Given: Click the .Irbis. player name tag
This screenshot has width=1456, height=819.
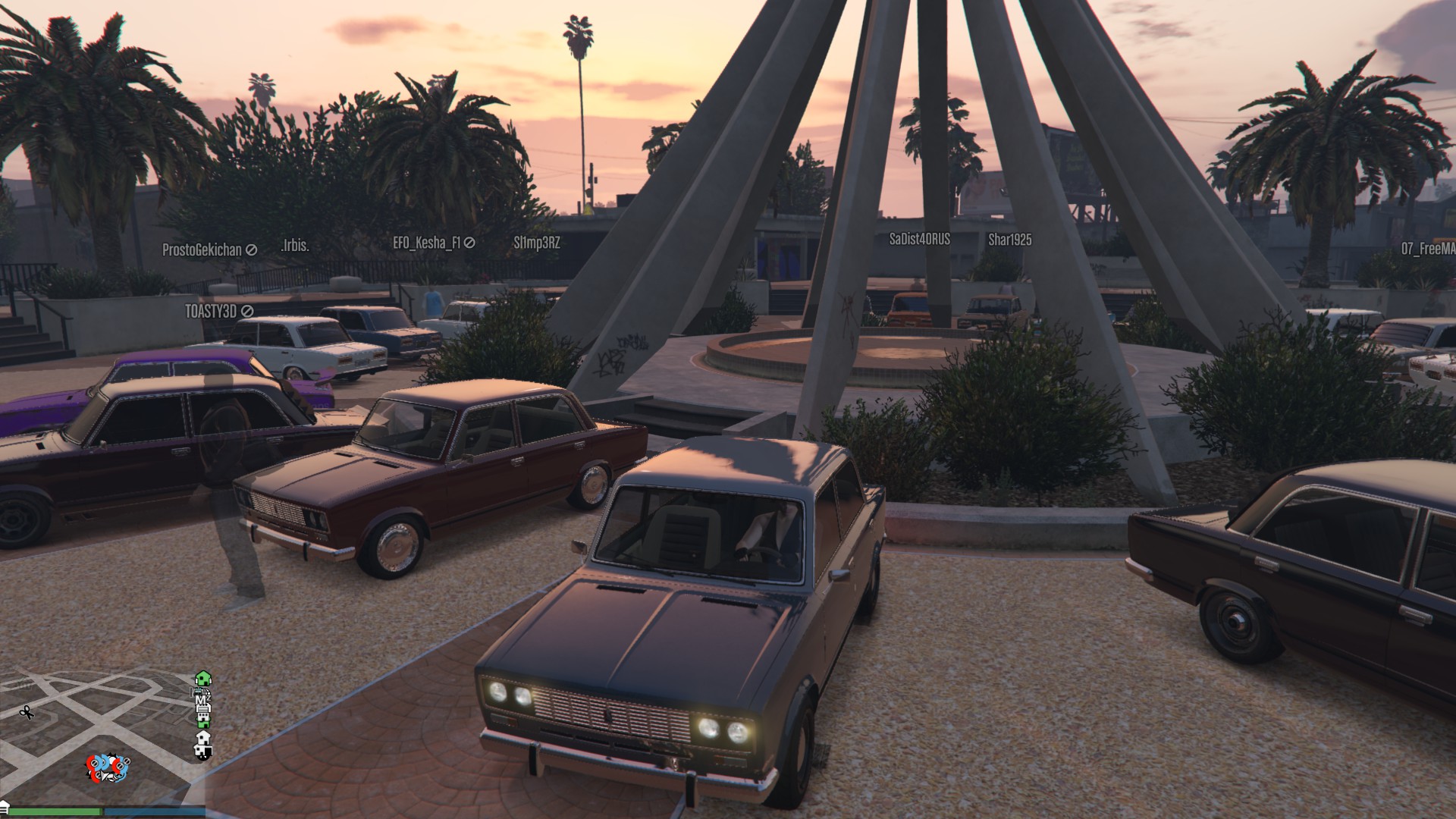Looking at the screenshot, I should [295, 246].
